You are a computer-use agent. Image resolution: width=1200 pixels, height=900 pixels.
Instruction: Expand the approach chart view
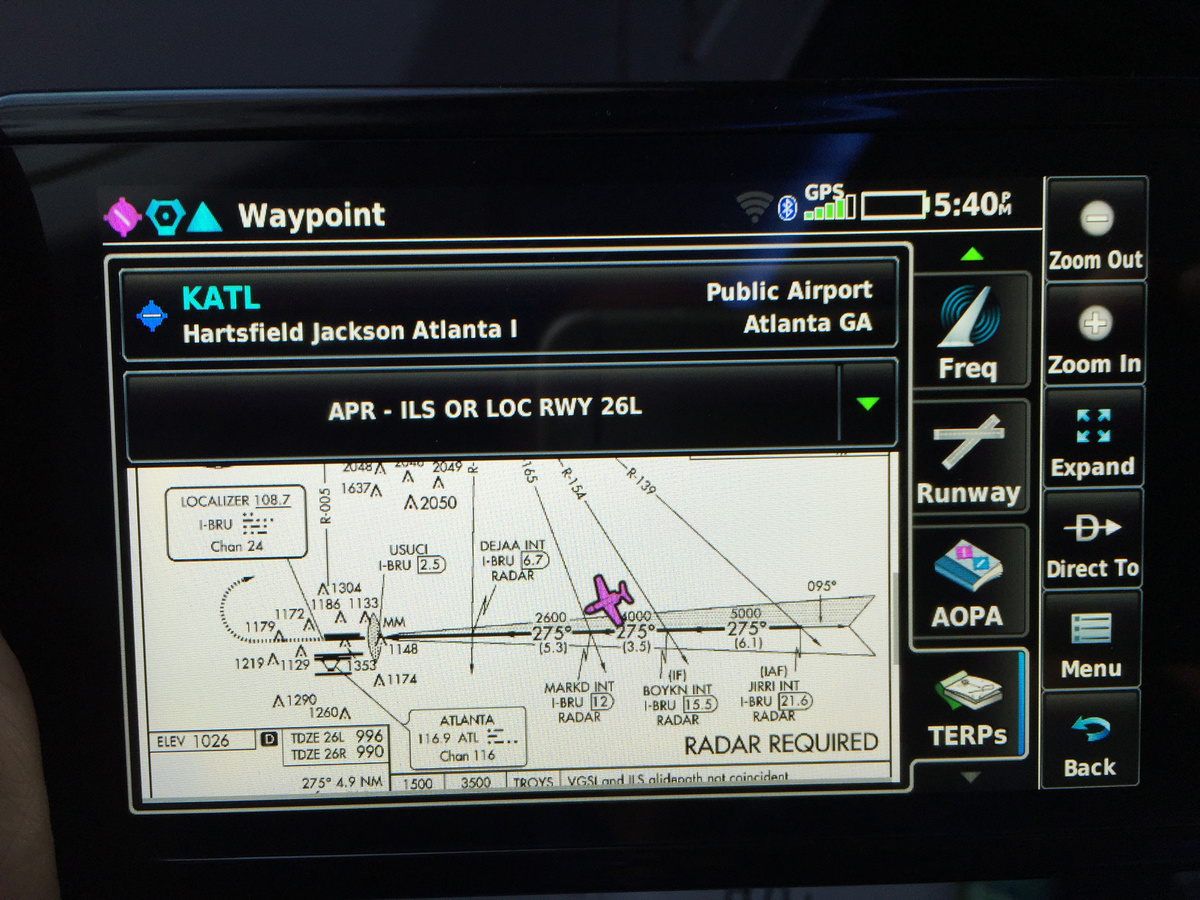[x=1092, y=438]
